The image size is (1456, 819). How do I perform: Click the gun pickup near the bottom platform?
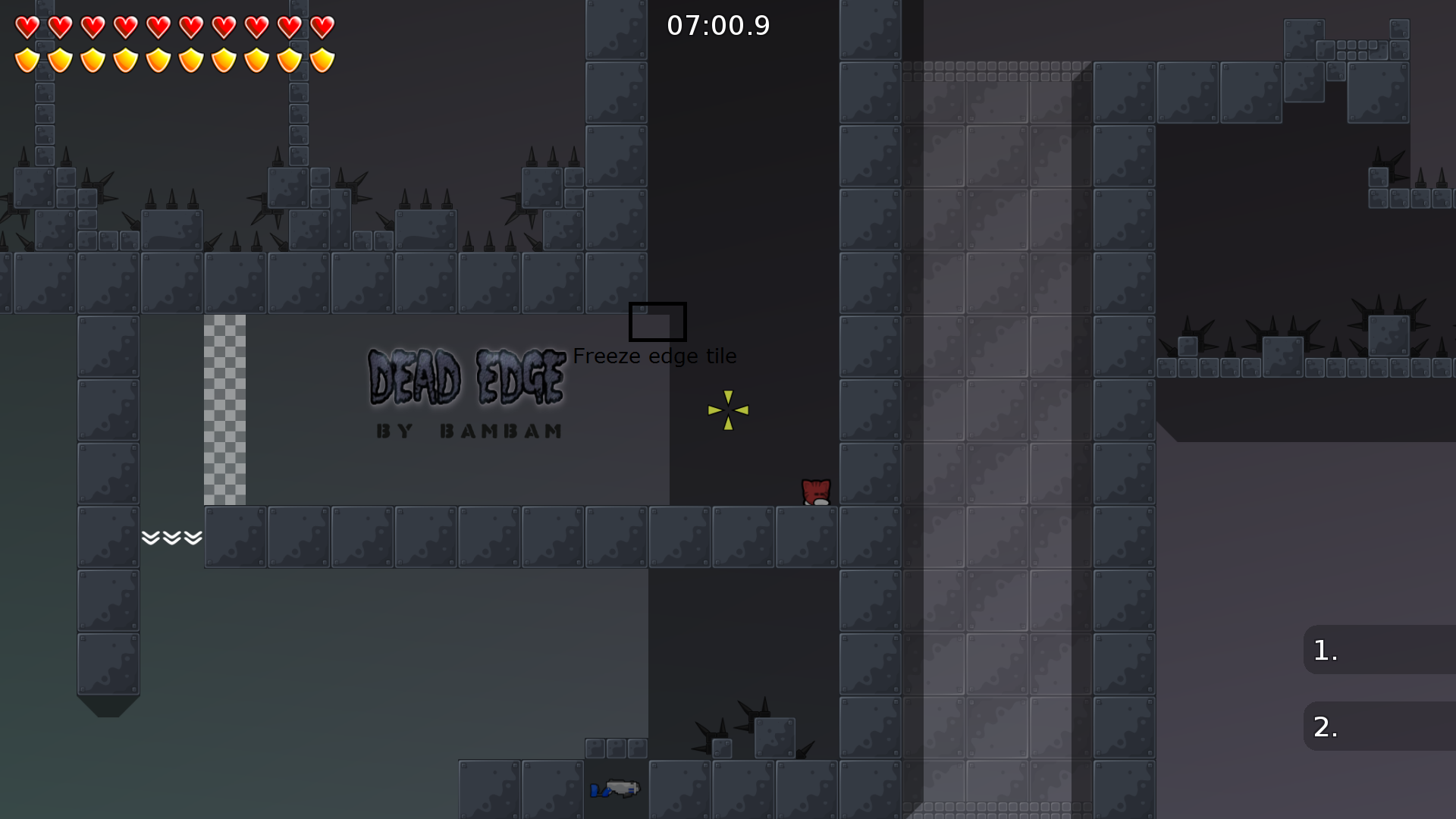click(x=614, y=790)
